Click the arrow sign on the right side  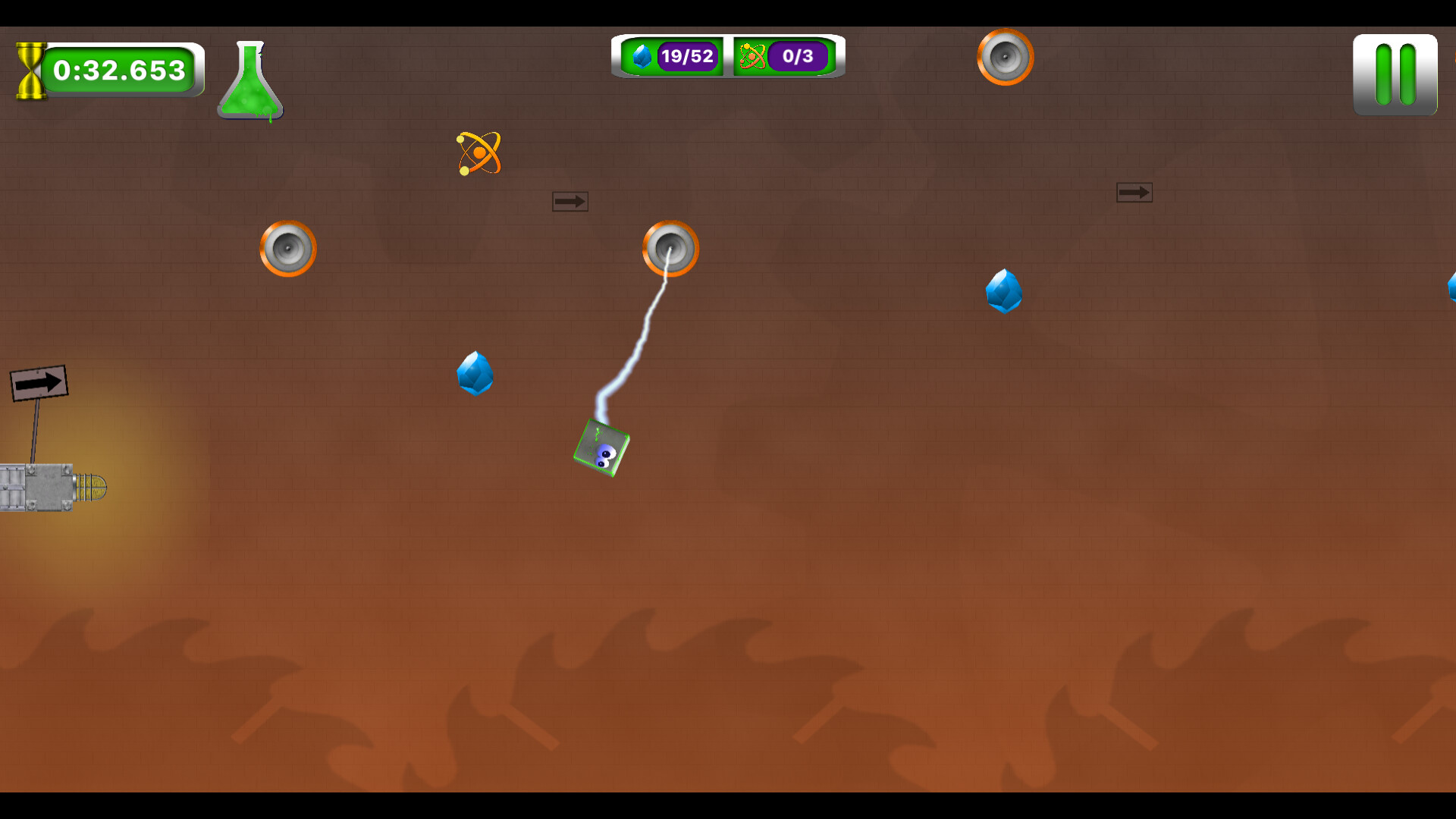tap(1134, 192)
